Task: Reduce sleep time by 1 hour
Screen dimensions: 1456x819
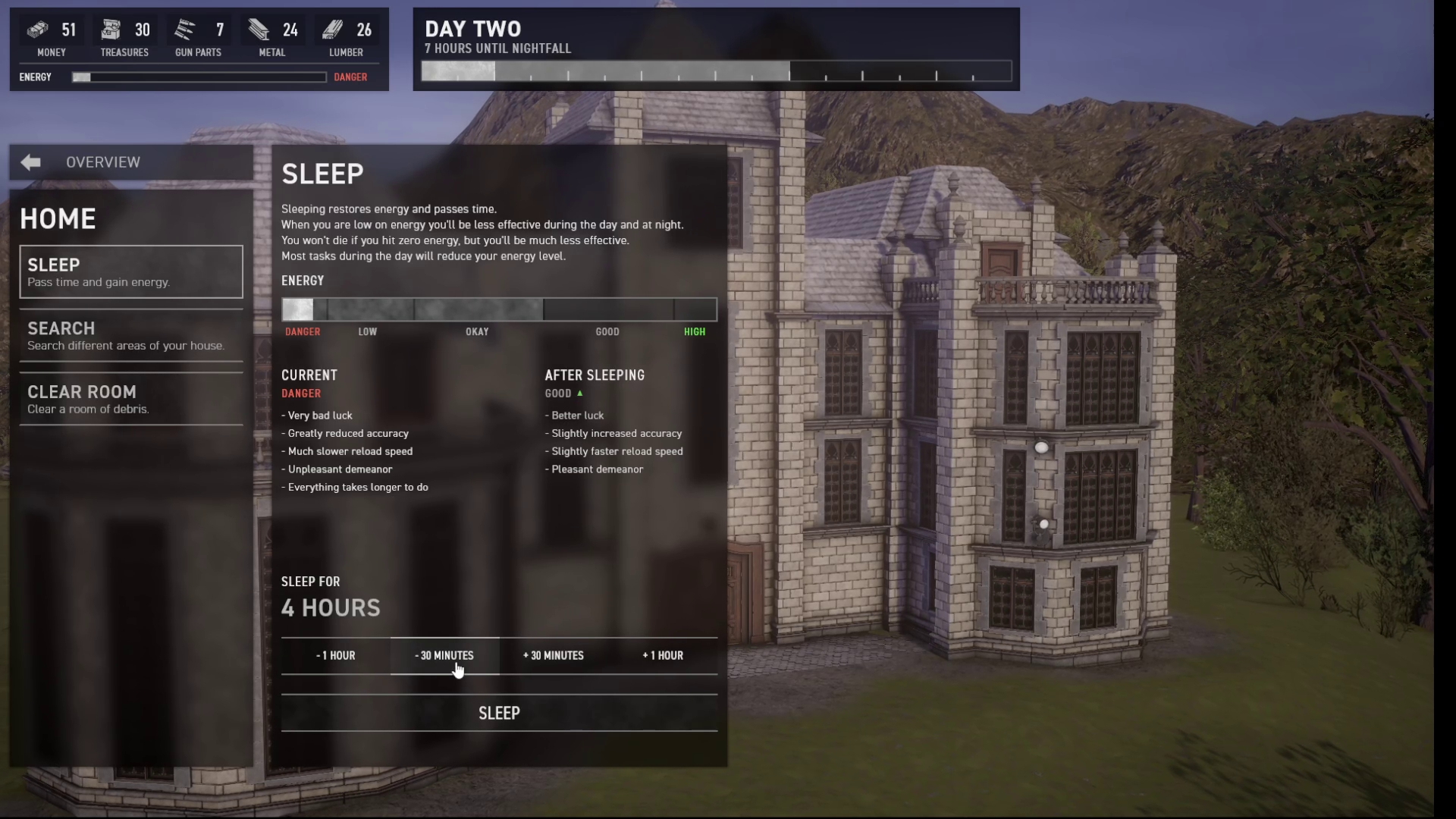Action: click(x=335, y=656)
